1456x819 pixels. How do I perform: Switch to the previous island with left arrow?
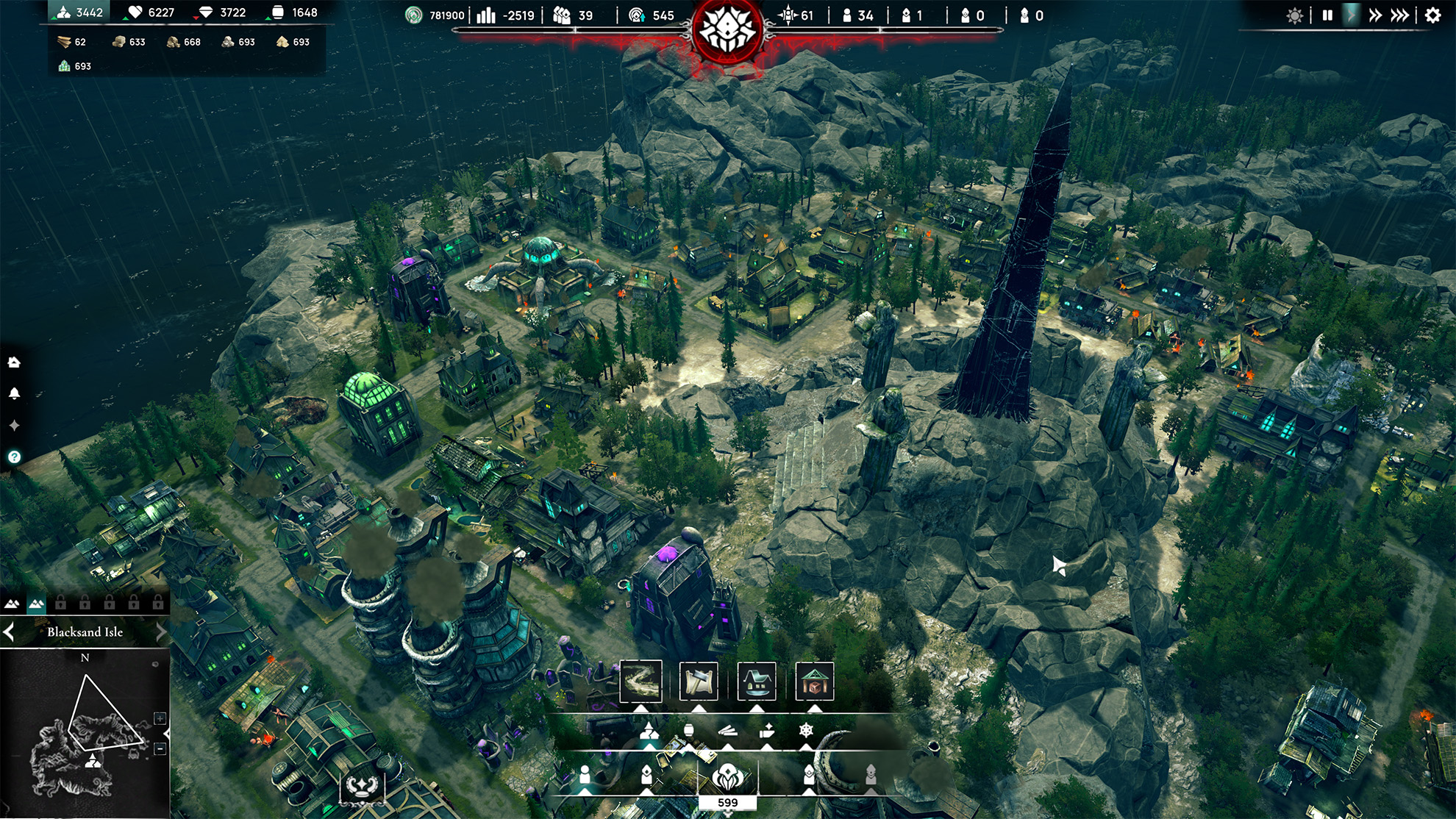click(x=9, y=632)
